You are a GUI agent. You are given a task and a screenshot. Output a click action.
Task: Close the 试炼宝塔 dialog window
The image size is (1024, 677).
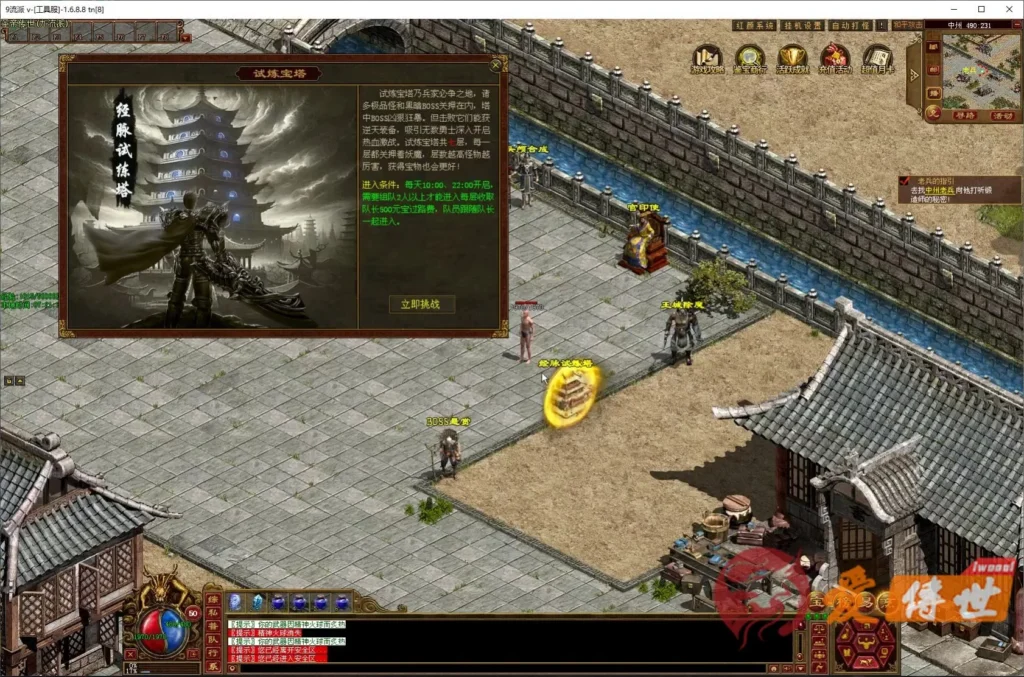pyautogui.click(x=497, y=66)
